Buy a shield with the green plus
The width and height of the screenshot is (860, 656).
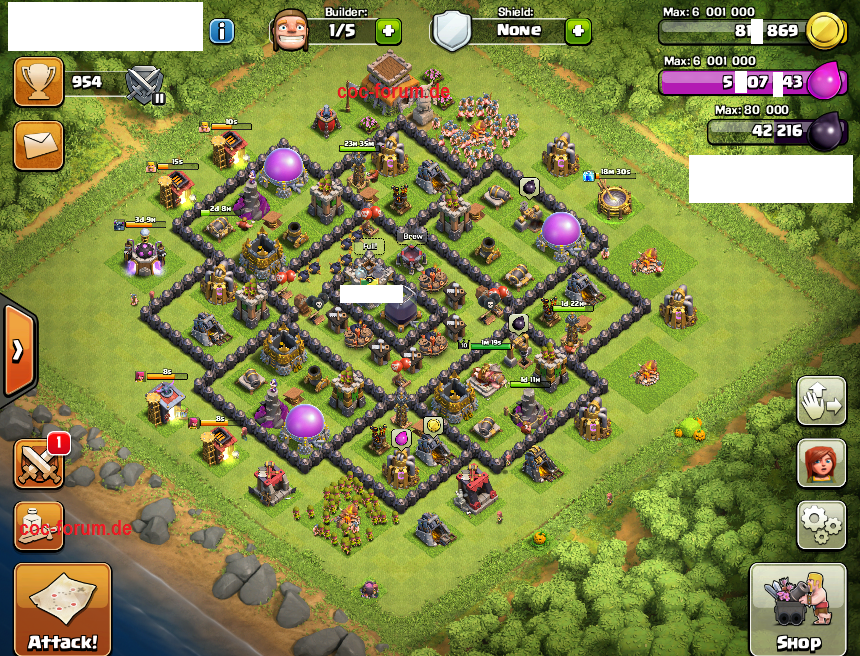(x=578, y=31)
